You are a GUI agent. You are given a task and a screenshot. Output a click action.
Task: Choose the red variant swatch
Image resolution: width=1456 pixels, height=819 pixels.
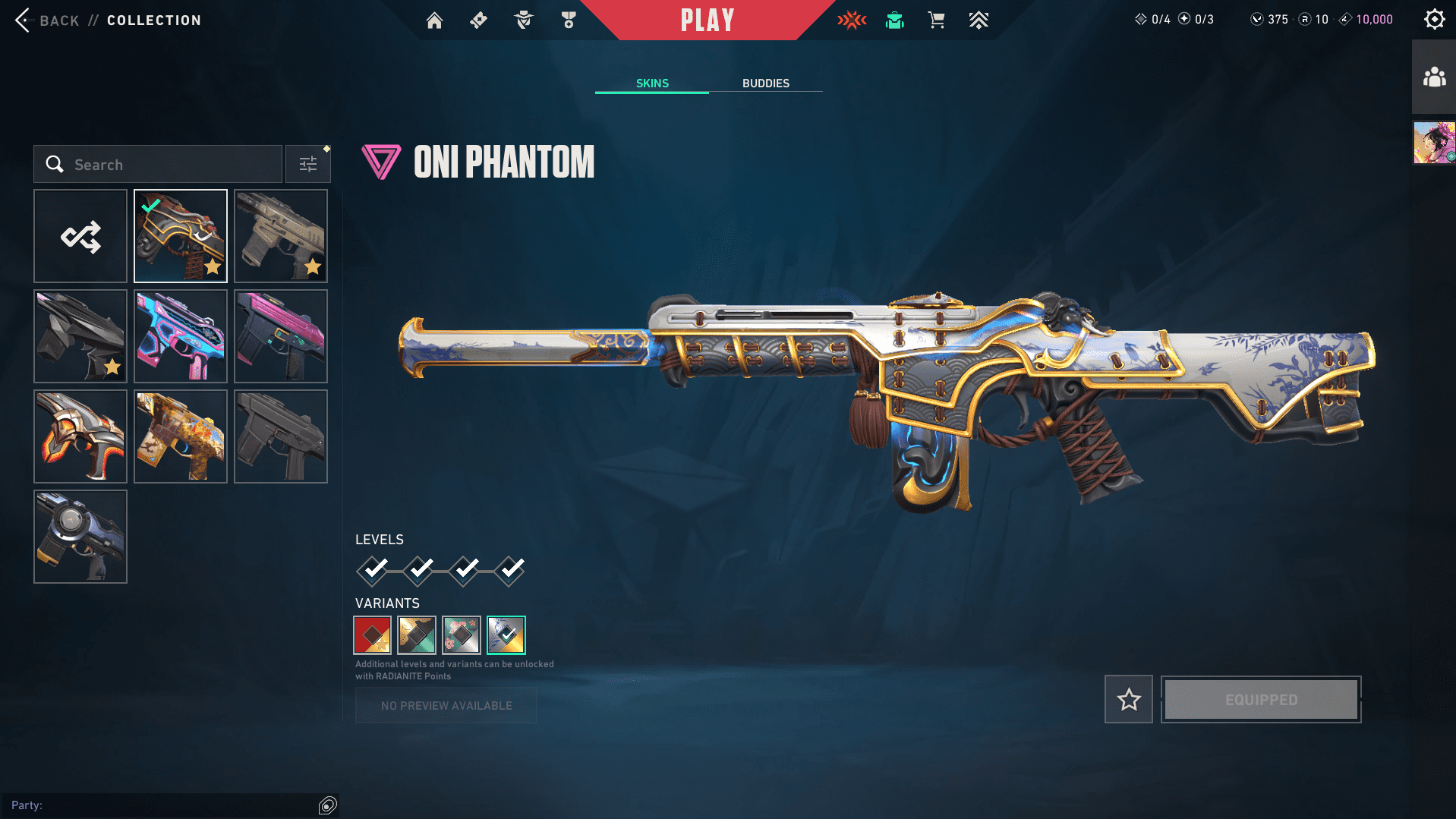(x=372, y=635)
